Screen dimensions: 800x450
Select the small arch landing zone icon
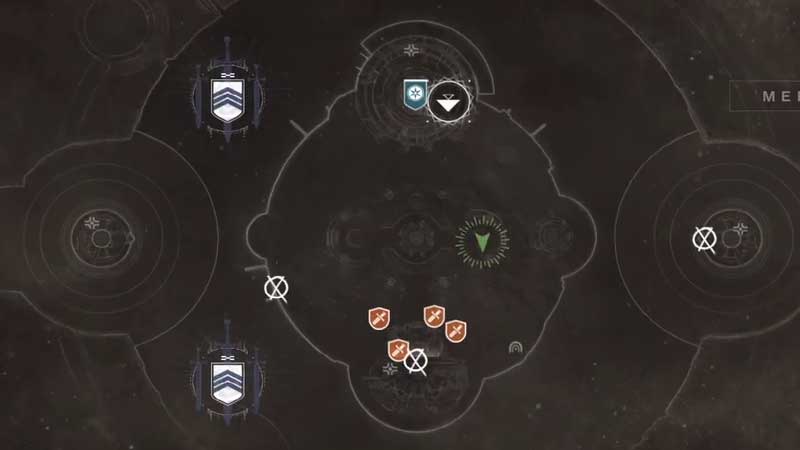click(516, 348)
